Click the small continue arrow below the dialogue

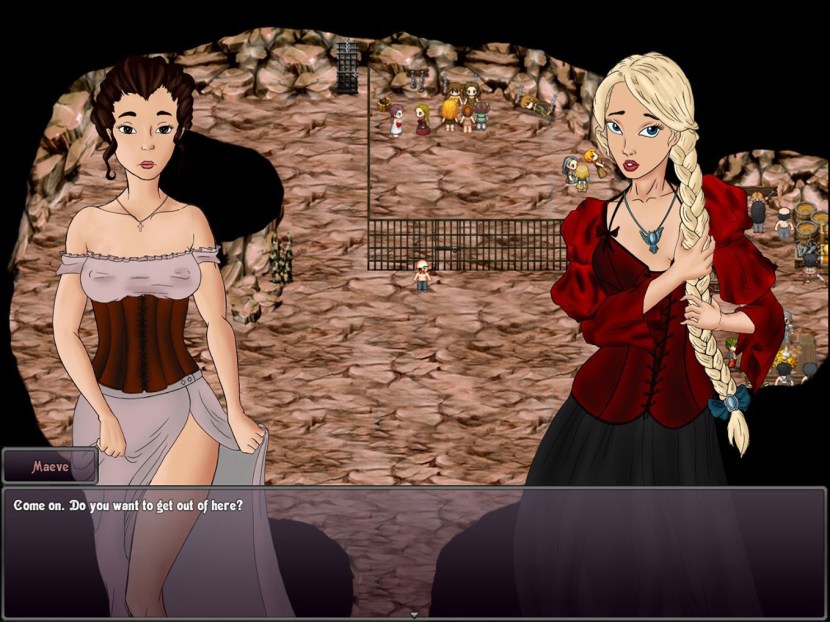[x=414, y=614]
